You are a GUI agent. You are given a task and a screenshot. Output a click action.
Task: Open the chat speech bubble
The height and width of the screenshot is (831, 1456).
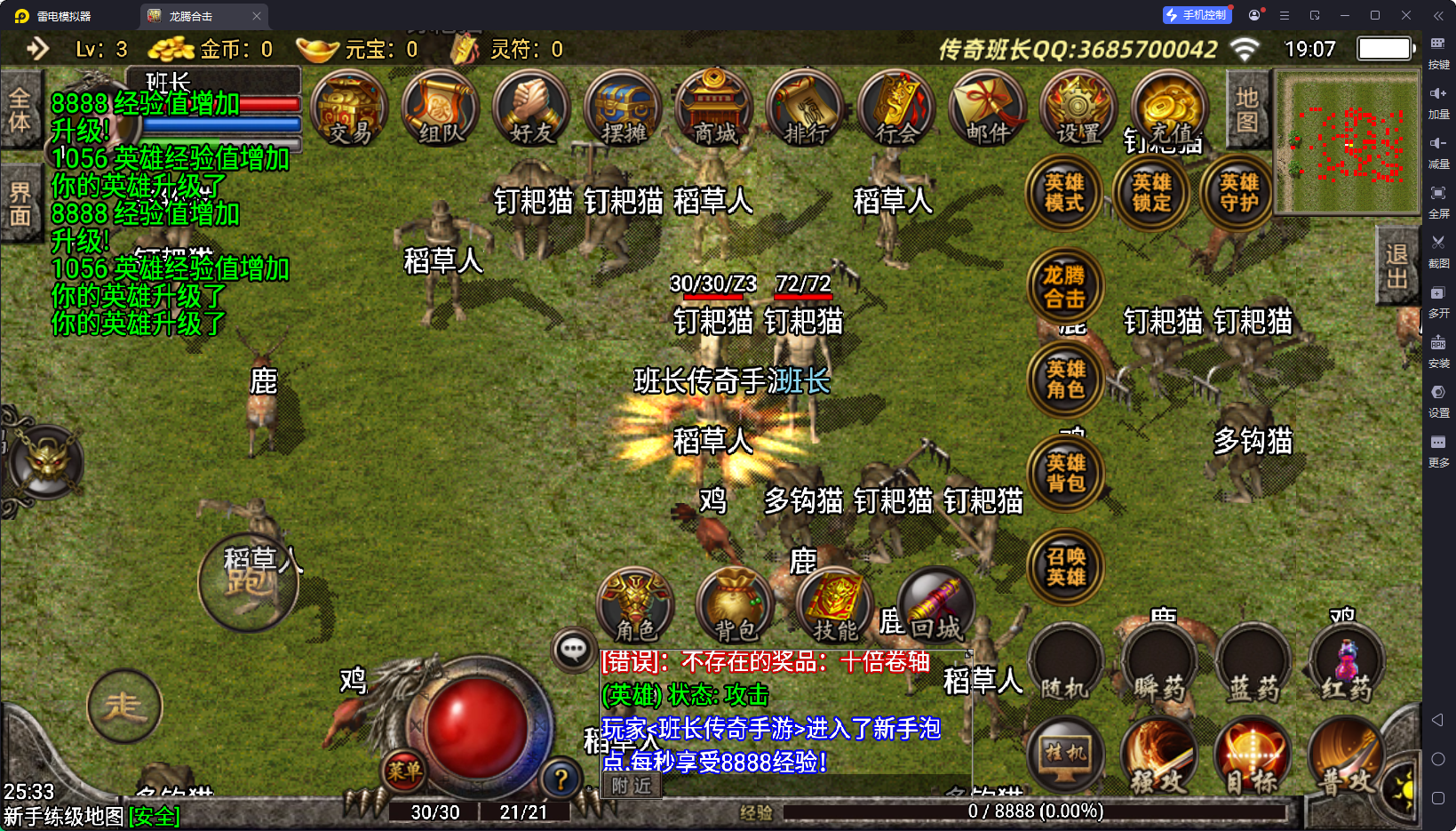click(x=573, y=650)
